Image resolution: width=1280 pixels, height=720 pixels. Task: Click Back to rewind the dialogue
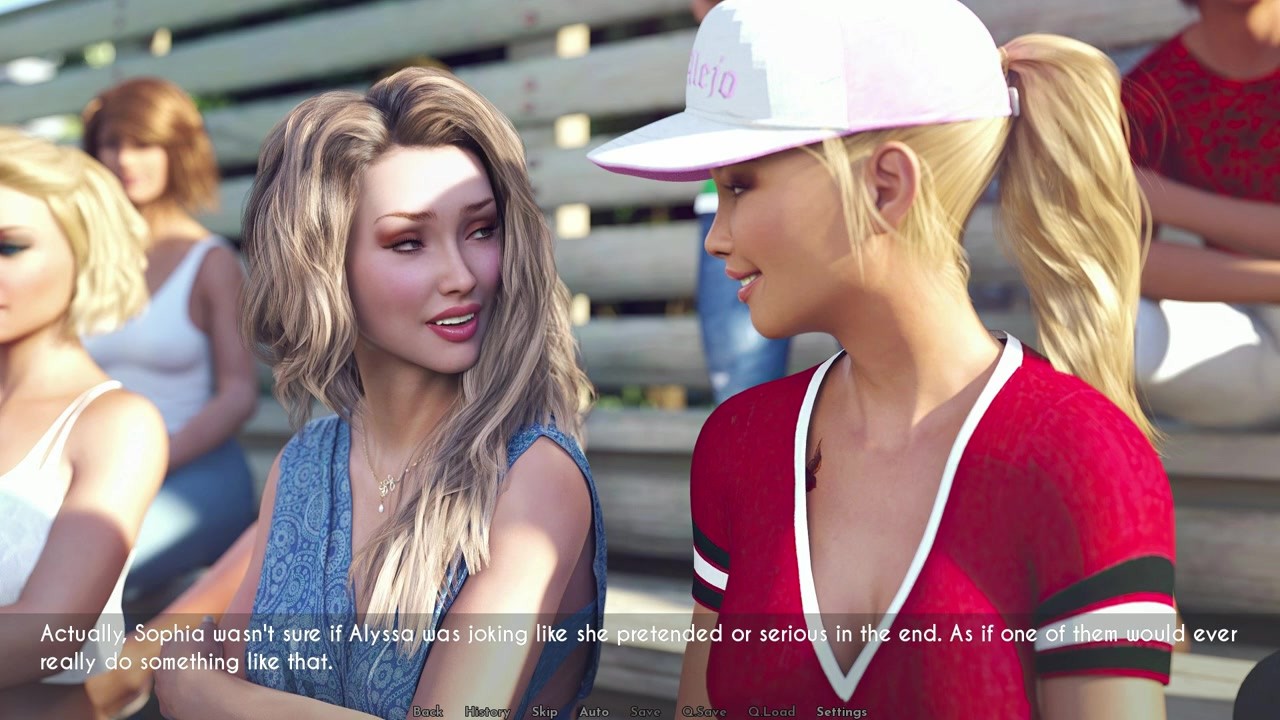(430, 713)
